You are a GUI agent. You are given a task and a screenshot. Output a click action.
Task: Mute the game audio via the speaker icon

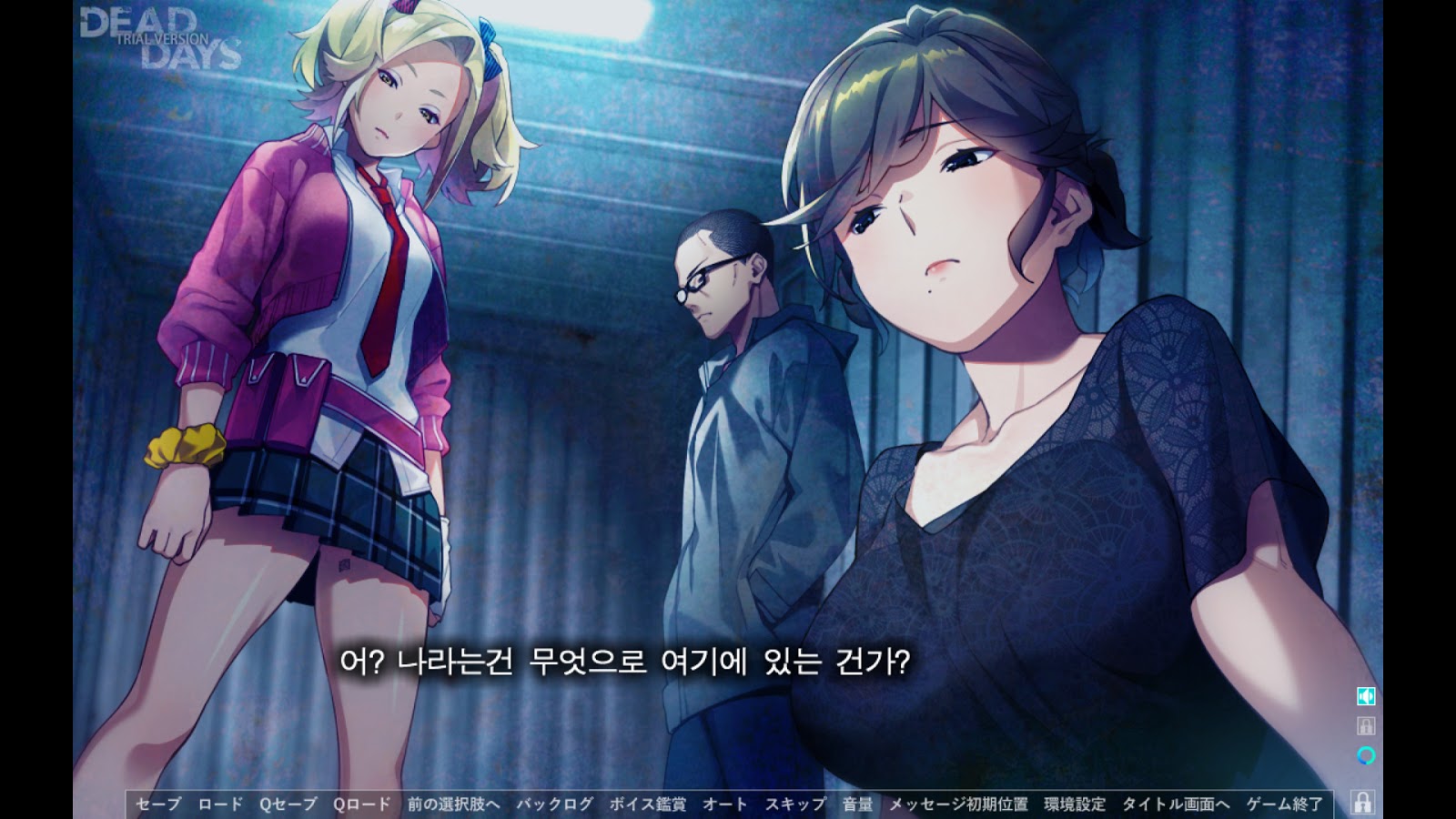1366,696
